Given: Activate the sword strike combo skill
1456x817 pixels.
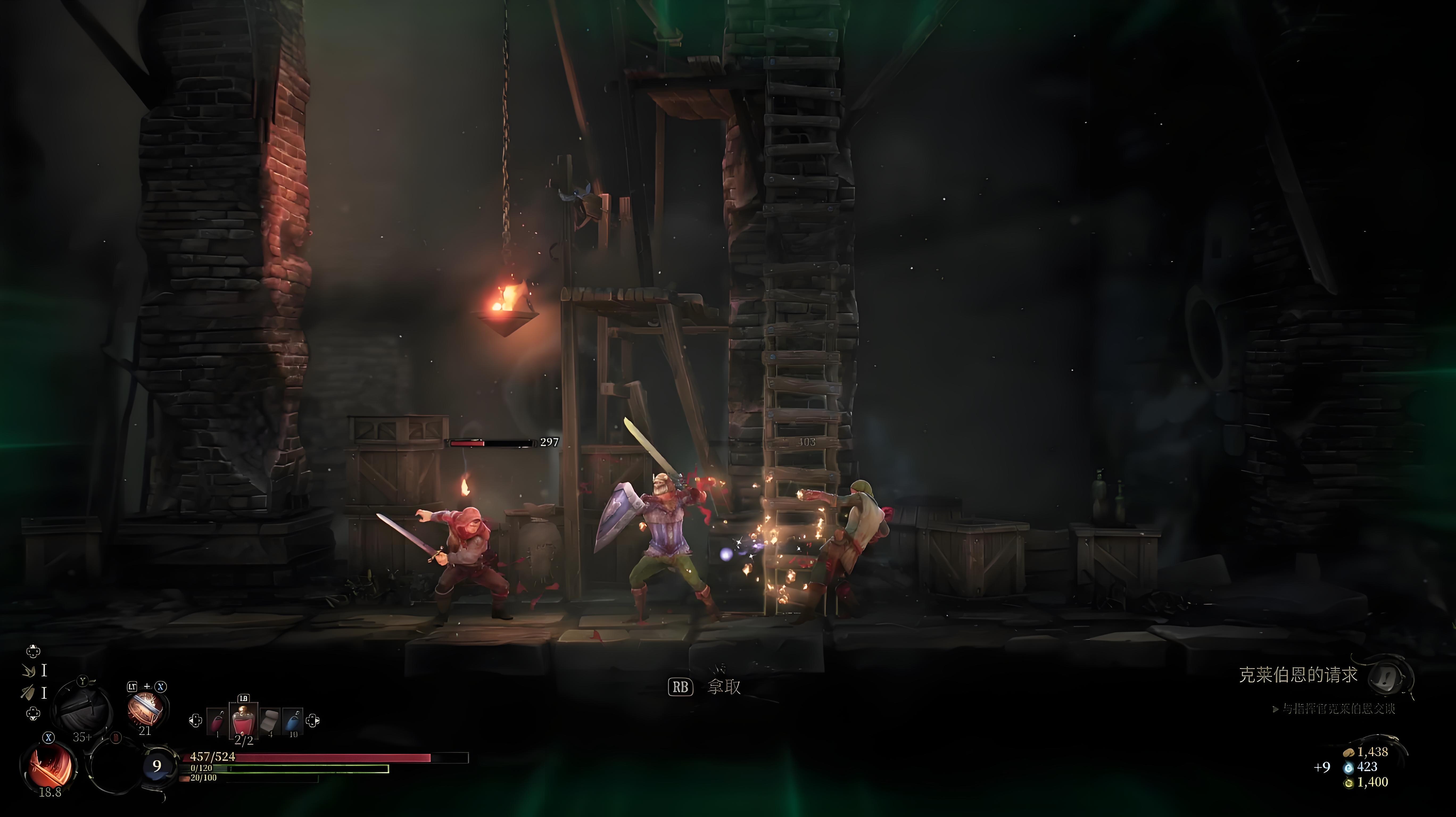Looking at the screenshot, I should [145, 709].
